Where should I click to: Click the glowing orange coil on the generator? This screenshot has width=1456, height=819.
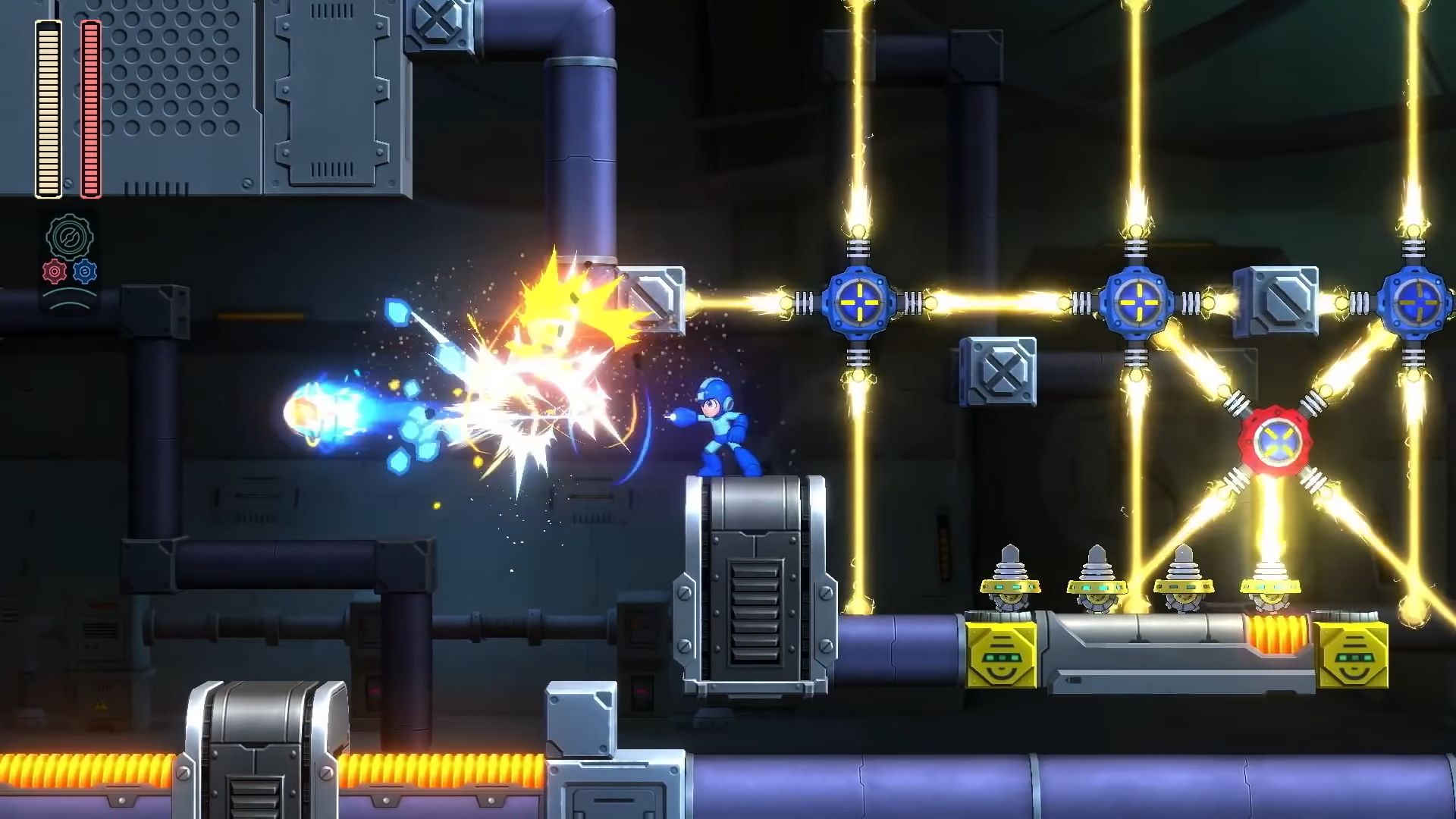[x=1276, y=634]
